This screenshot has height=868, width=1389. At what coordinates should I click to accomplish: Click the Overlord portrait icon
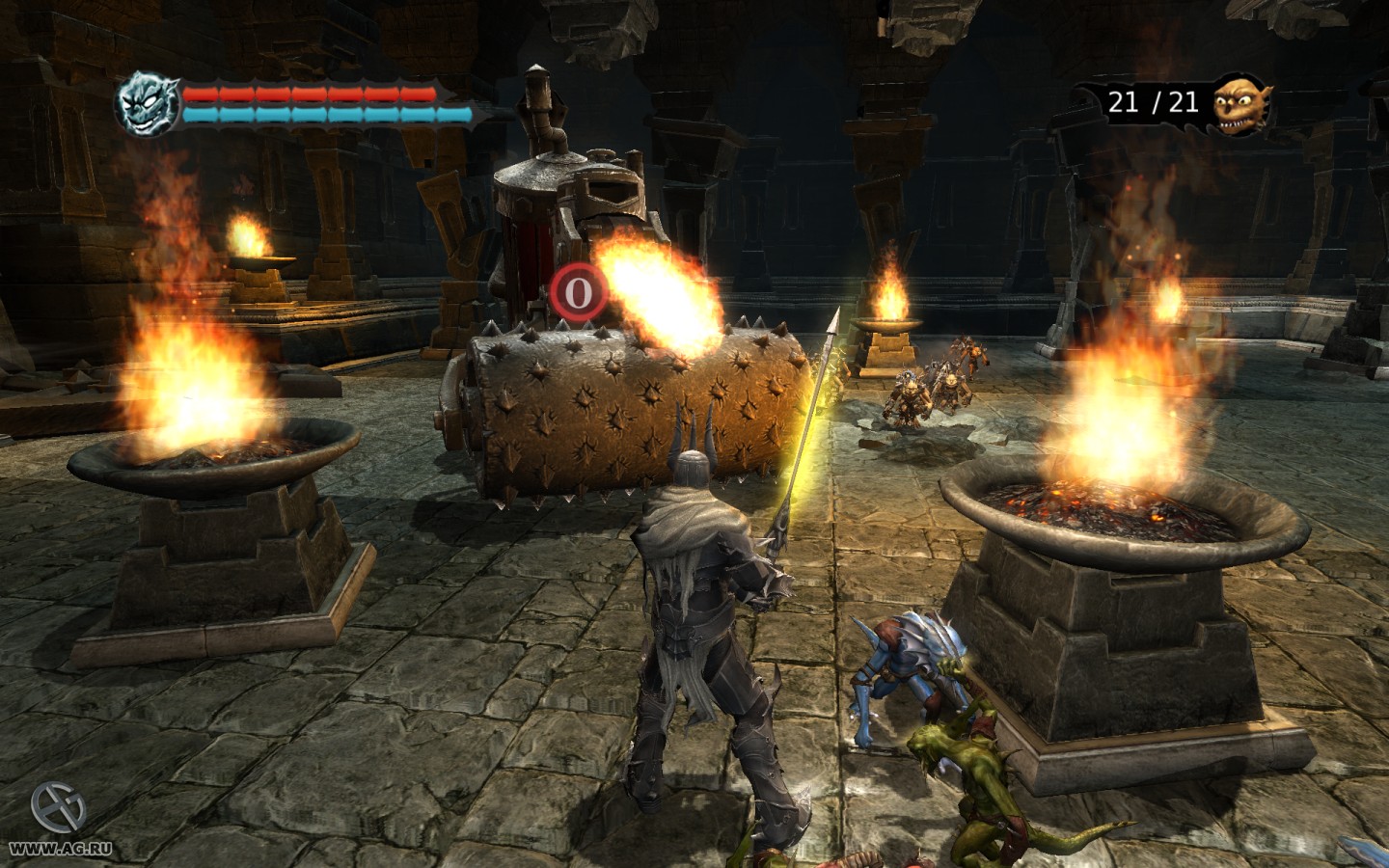pos(147,104)
